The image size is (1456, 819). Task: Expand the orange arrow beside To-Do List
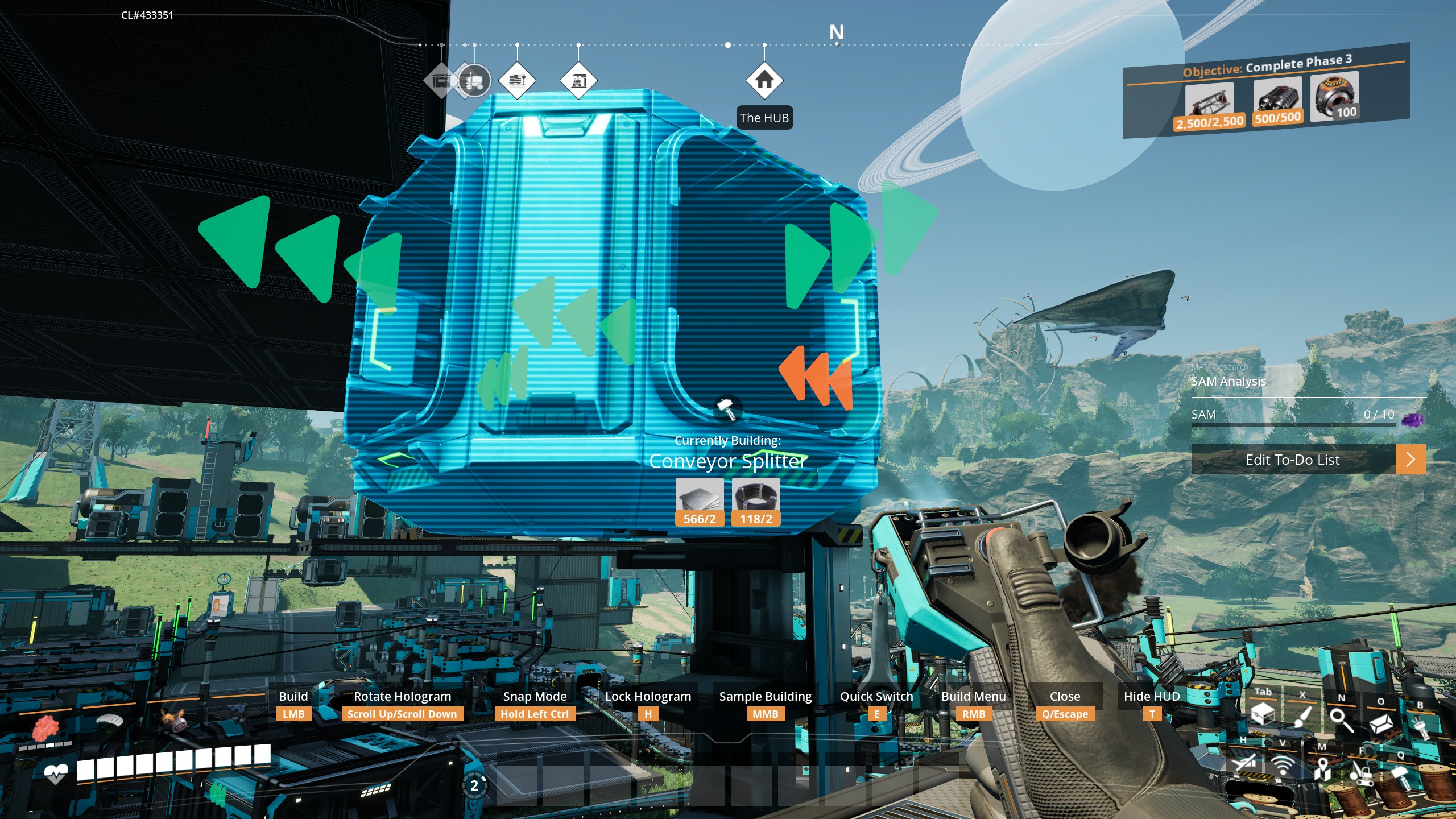click(x=1410, y=460)
